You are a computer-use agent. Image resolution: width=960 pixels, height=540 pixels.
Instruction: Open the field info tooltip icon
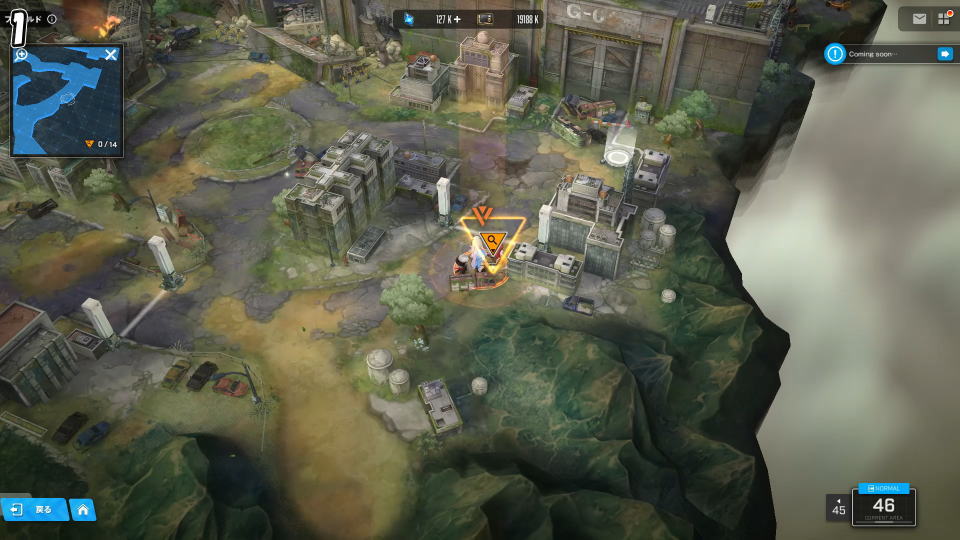point(52,19)
